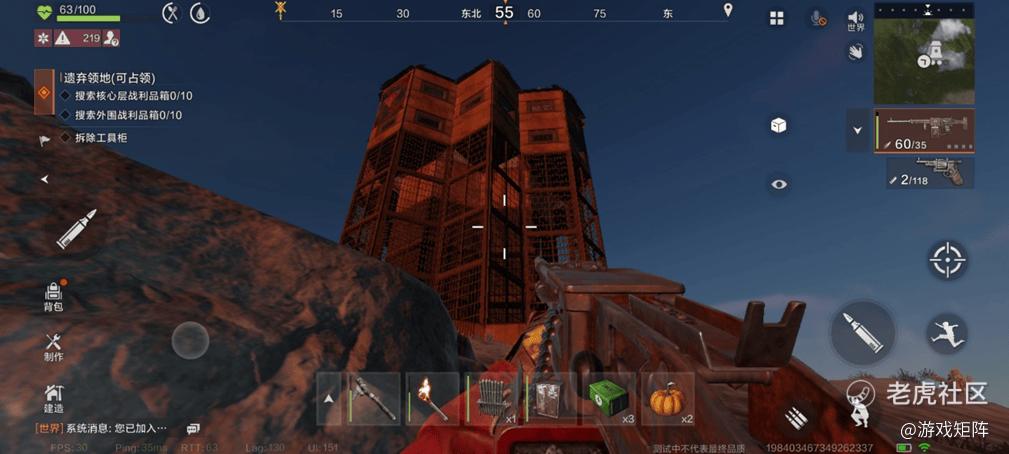Screen dimensions: 1009x454
Task: Select the green supply crate slot
Action: (x=608, y=399)
